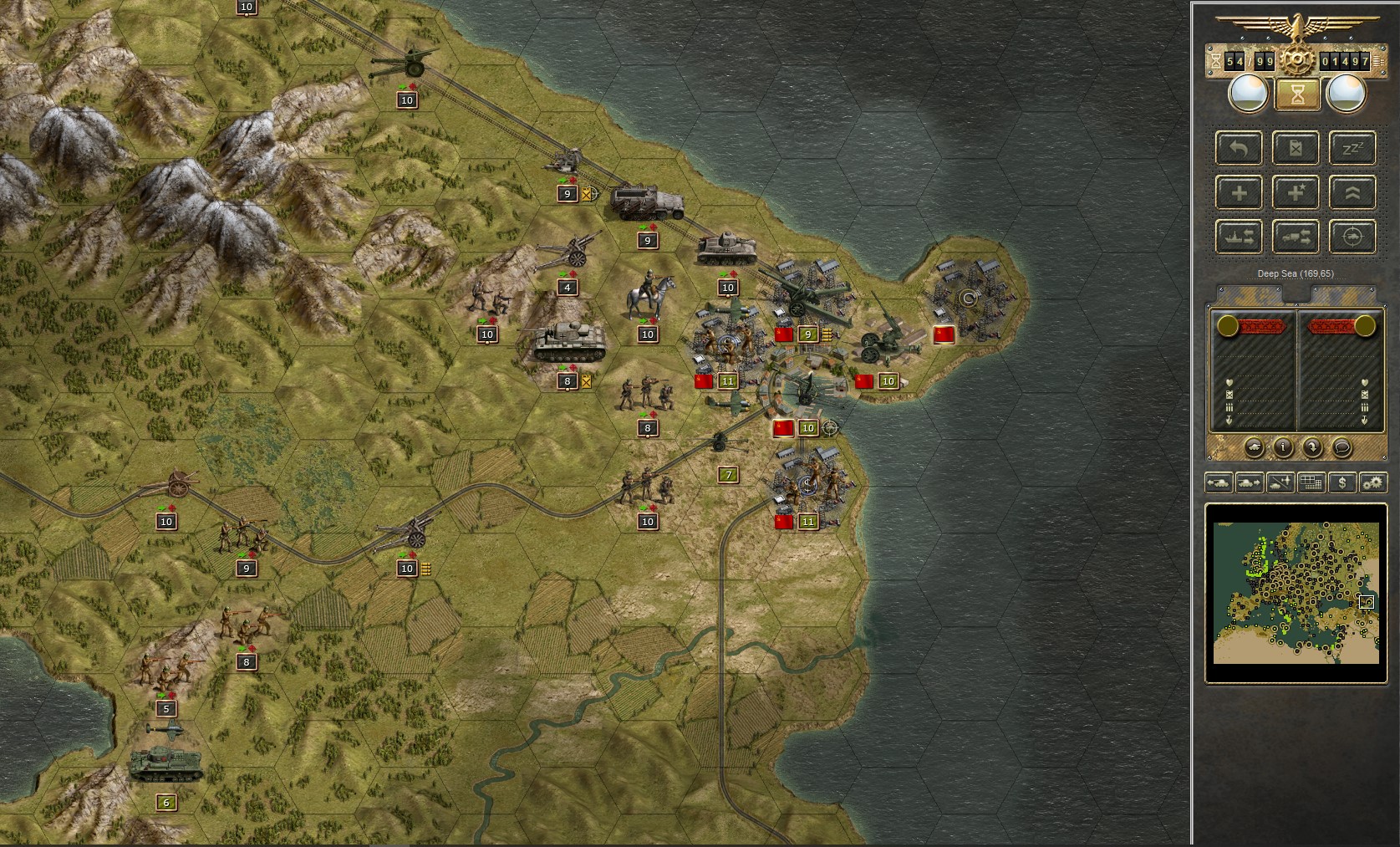The image size is (1400, 847).
Task: Open the strategic map grid icon
Action: 1311,482
